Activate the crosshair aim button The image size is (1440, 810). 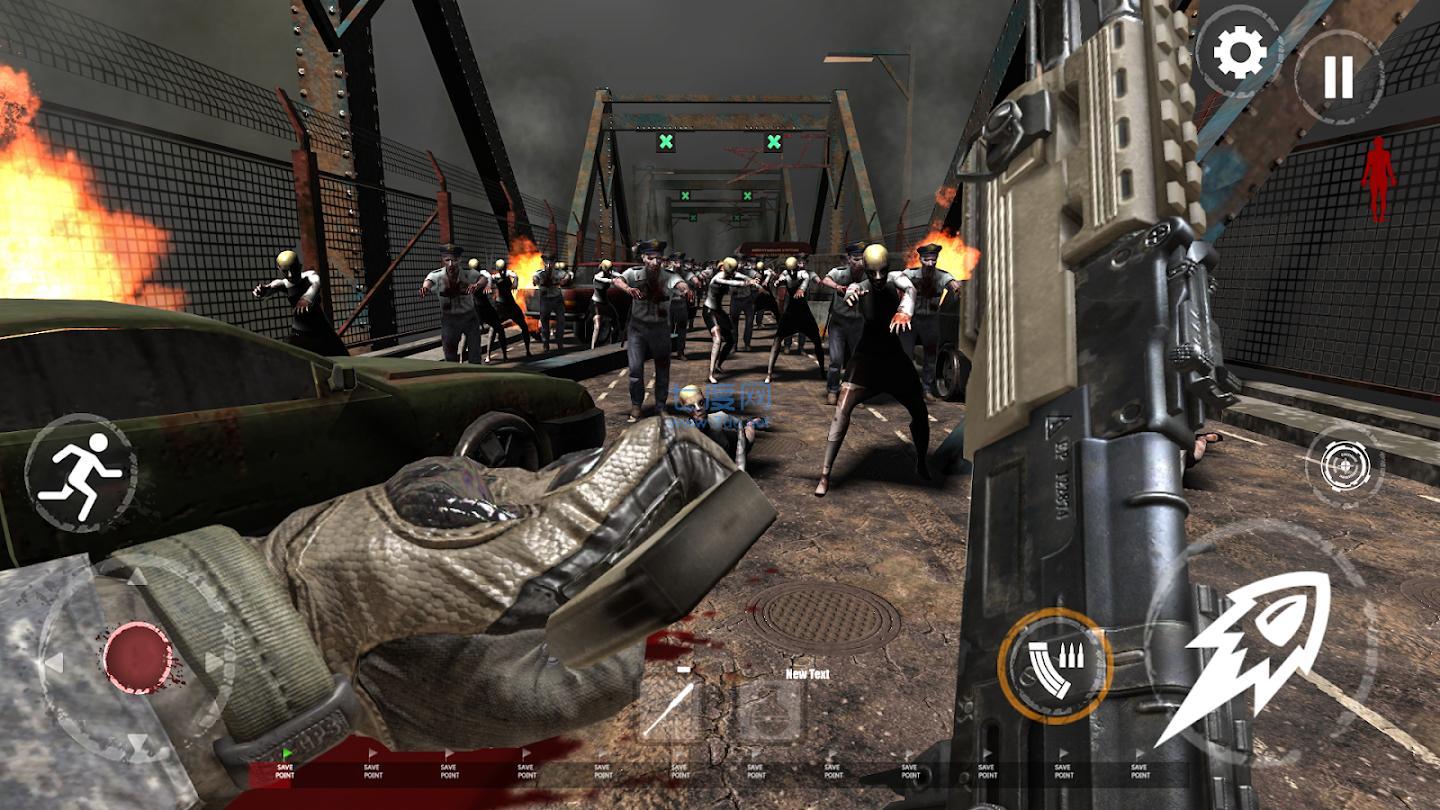pos(1344,465)
